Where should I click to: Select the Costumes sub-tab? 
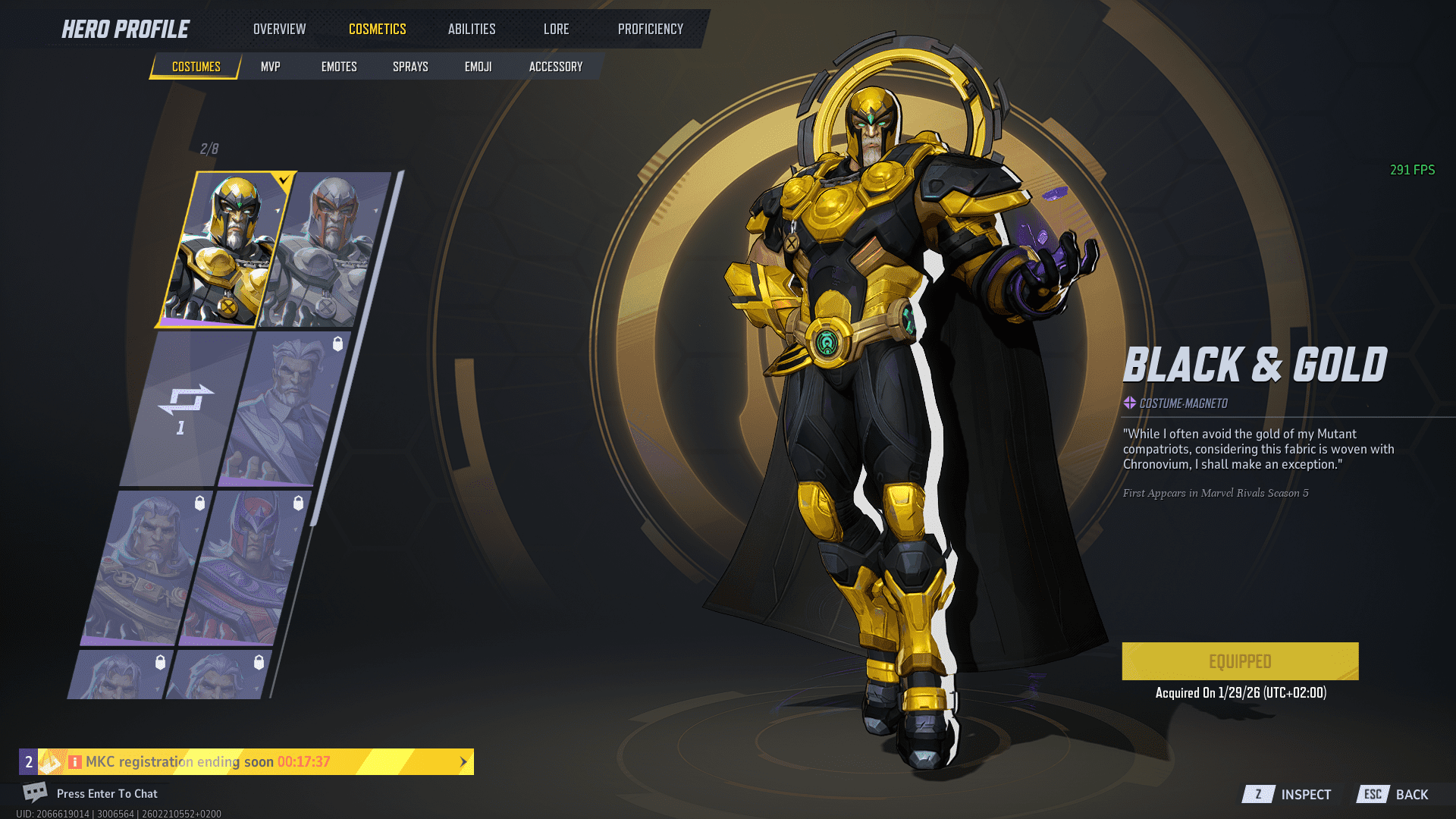pos(196,67)
